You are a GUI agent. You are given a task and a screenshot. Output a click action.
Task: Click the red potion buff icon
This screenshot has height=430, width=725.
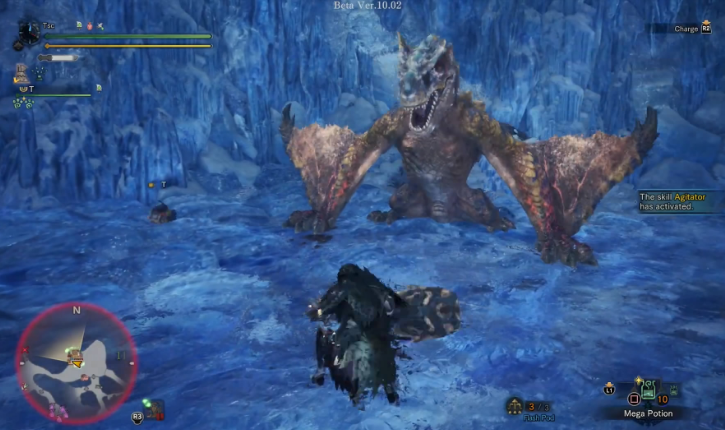tap(88, 24)
